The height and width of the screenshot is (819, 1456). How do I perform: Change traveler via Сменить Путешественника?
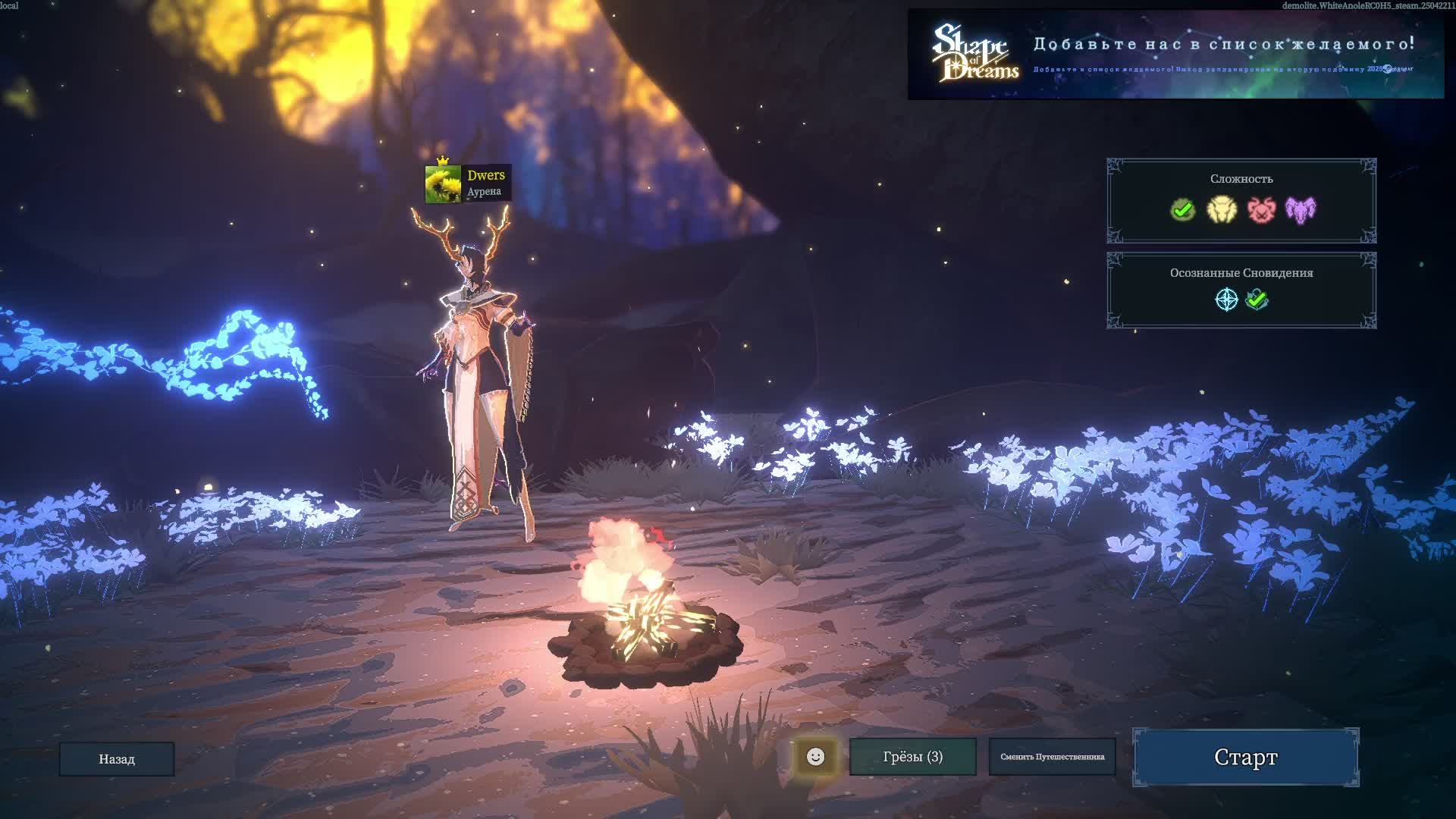[x=1052, y=756]
